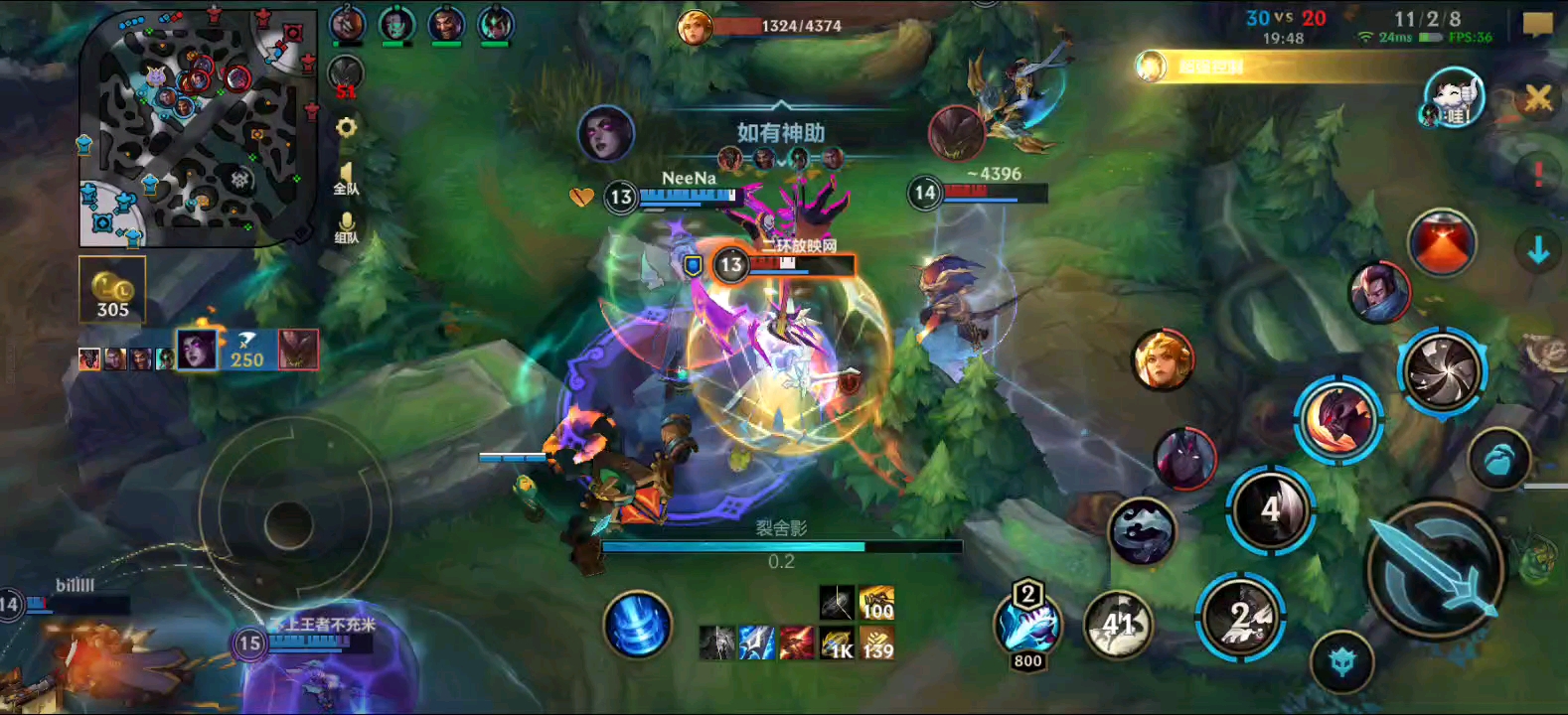Click the minimap
This screenshot has width=1568, height=715.
click(x=199, y=127)
